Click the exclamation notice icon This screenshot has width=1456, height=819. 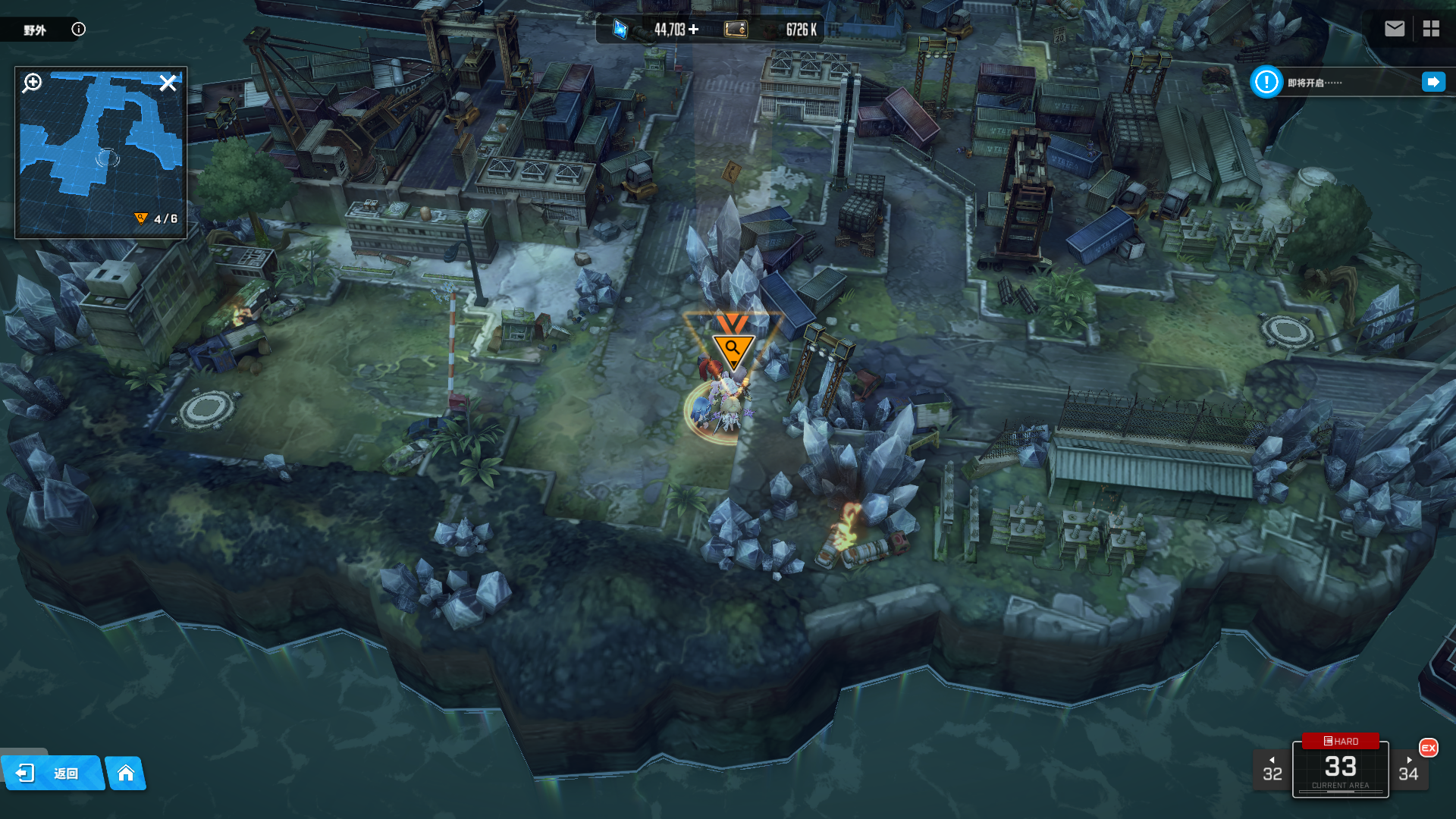click(x=1266, y=82)
